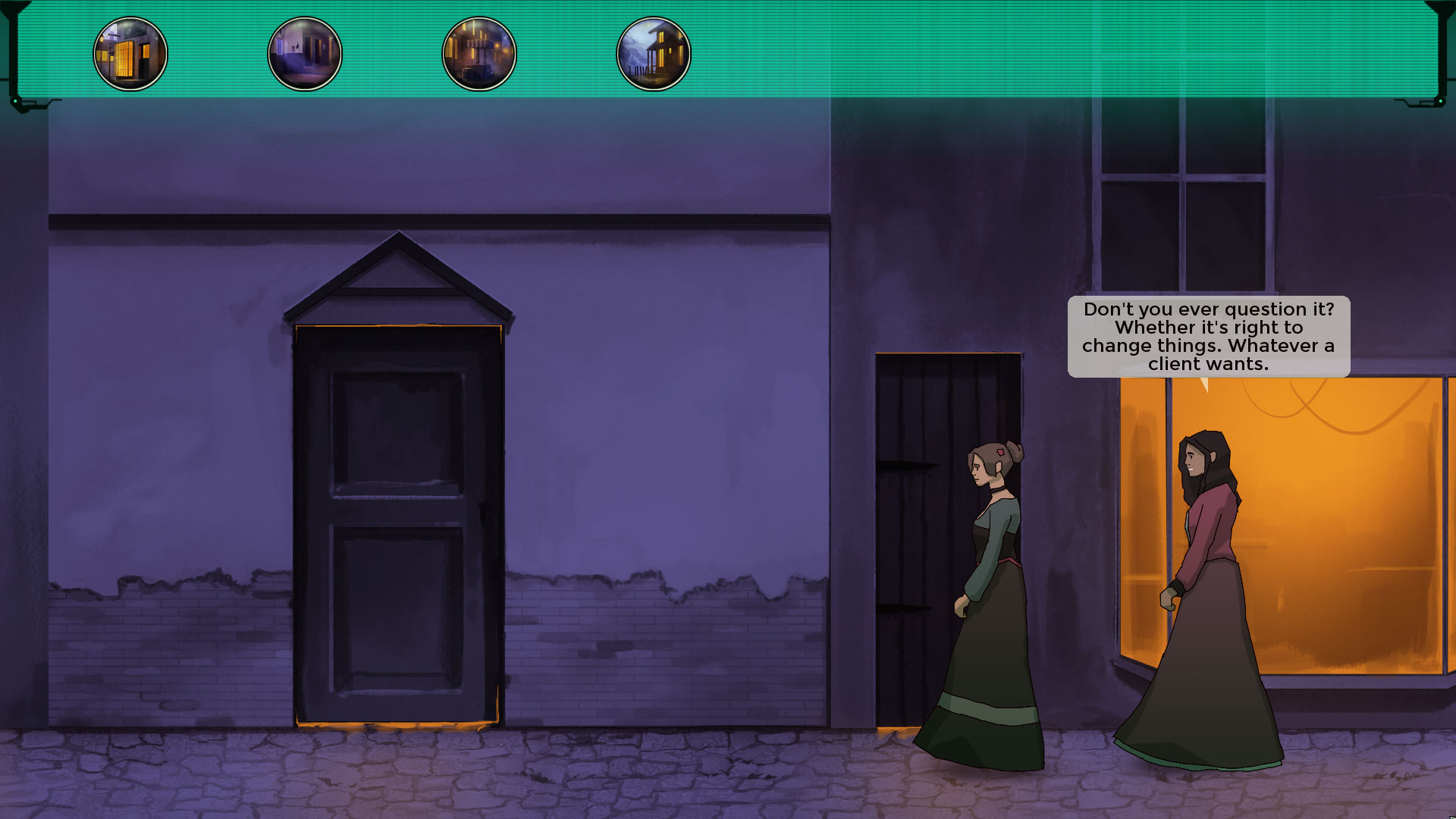Advance the "Don't you ever question it?" dialogue bubble
The width and height of the screenshot is (1456, 819).
point(1208,337)
